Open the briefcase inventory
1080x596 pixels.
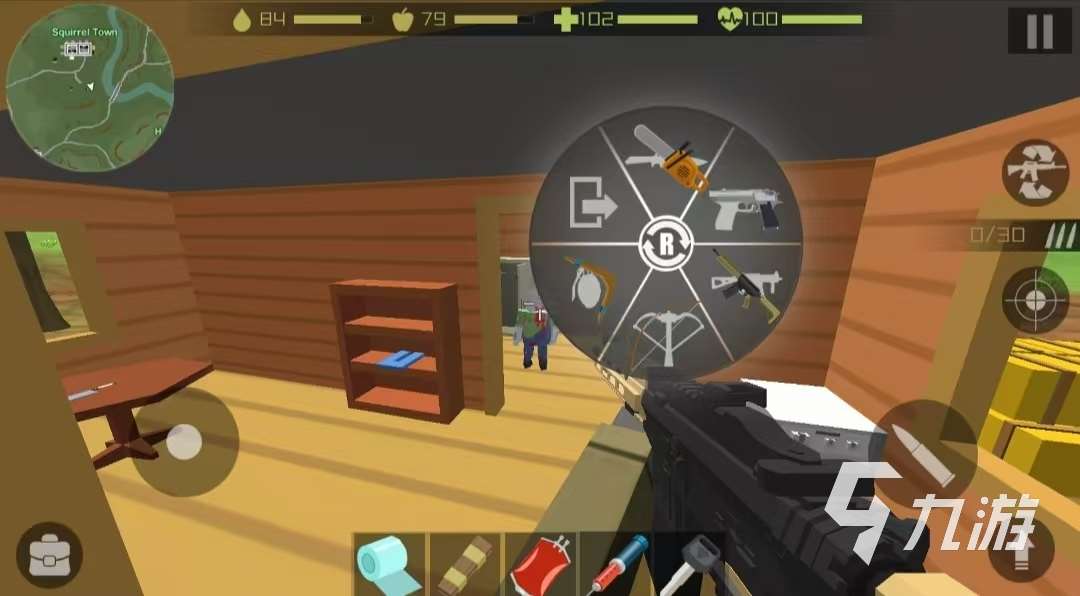pos(49,555)
